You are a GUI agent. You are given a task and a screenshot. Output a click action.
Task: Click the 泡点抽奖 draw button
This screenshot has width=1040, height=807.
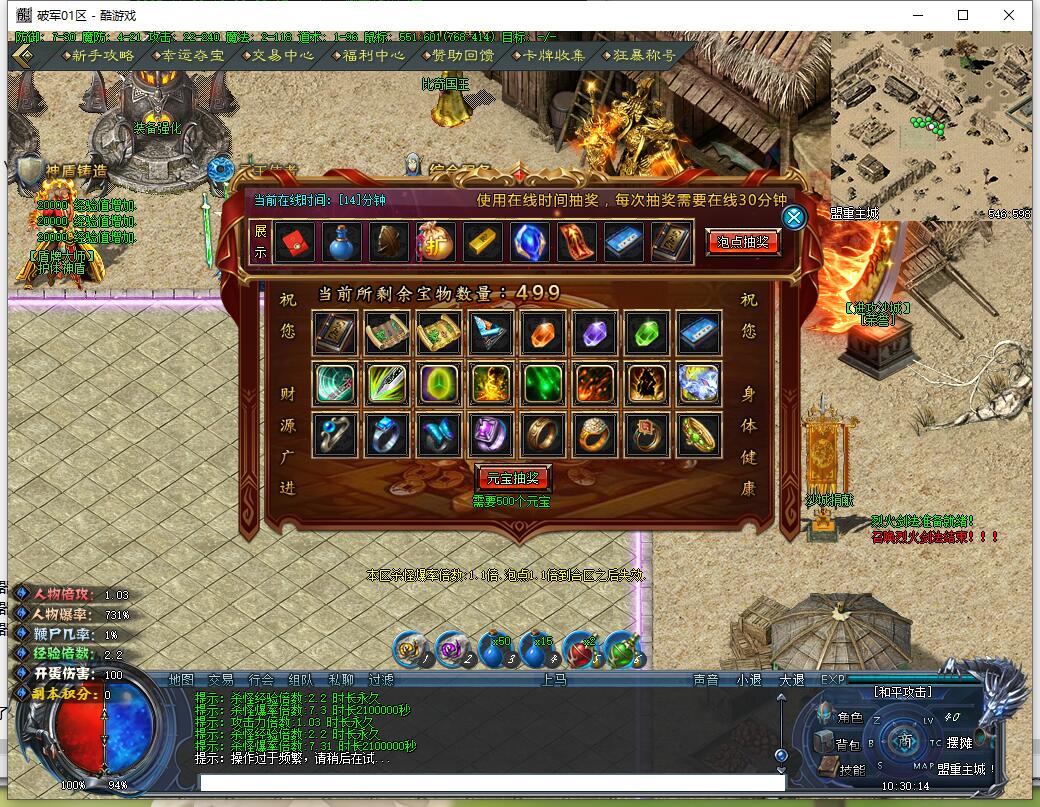[743, 242]
